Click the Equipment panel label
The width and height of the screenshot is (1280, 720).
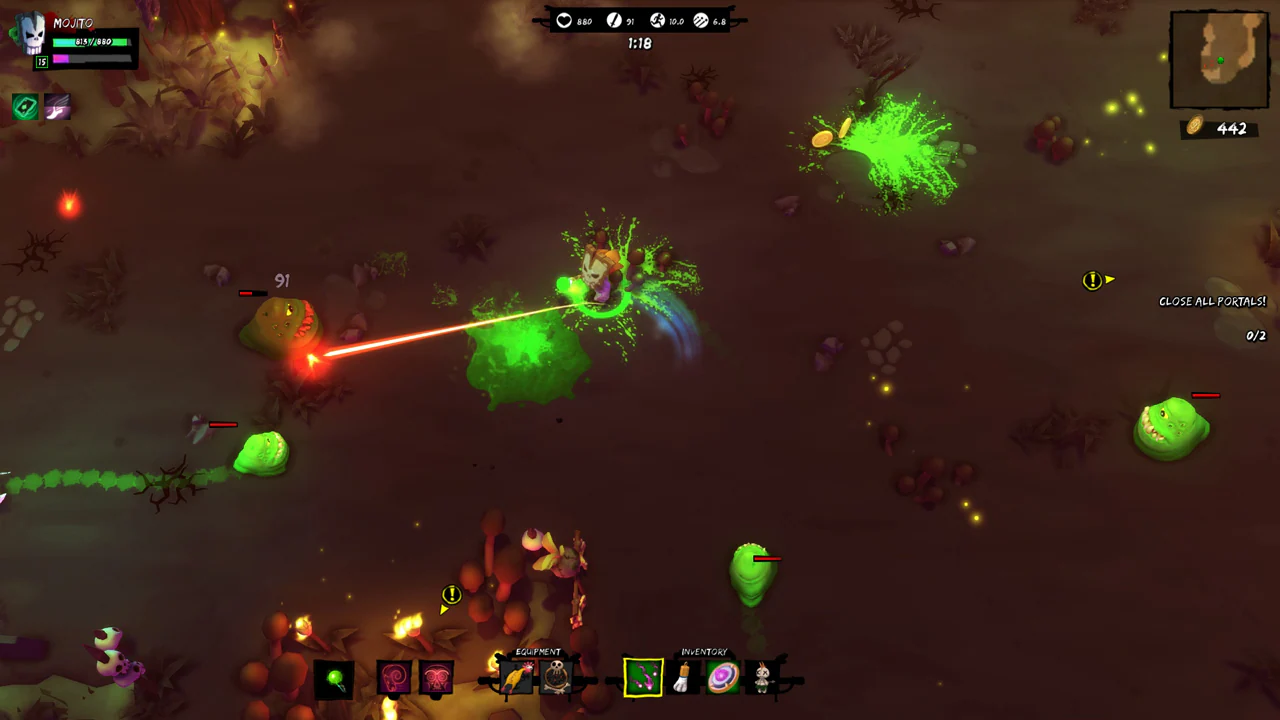click(538, 651)
